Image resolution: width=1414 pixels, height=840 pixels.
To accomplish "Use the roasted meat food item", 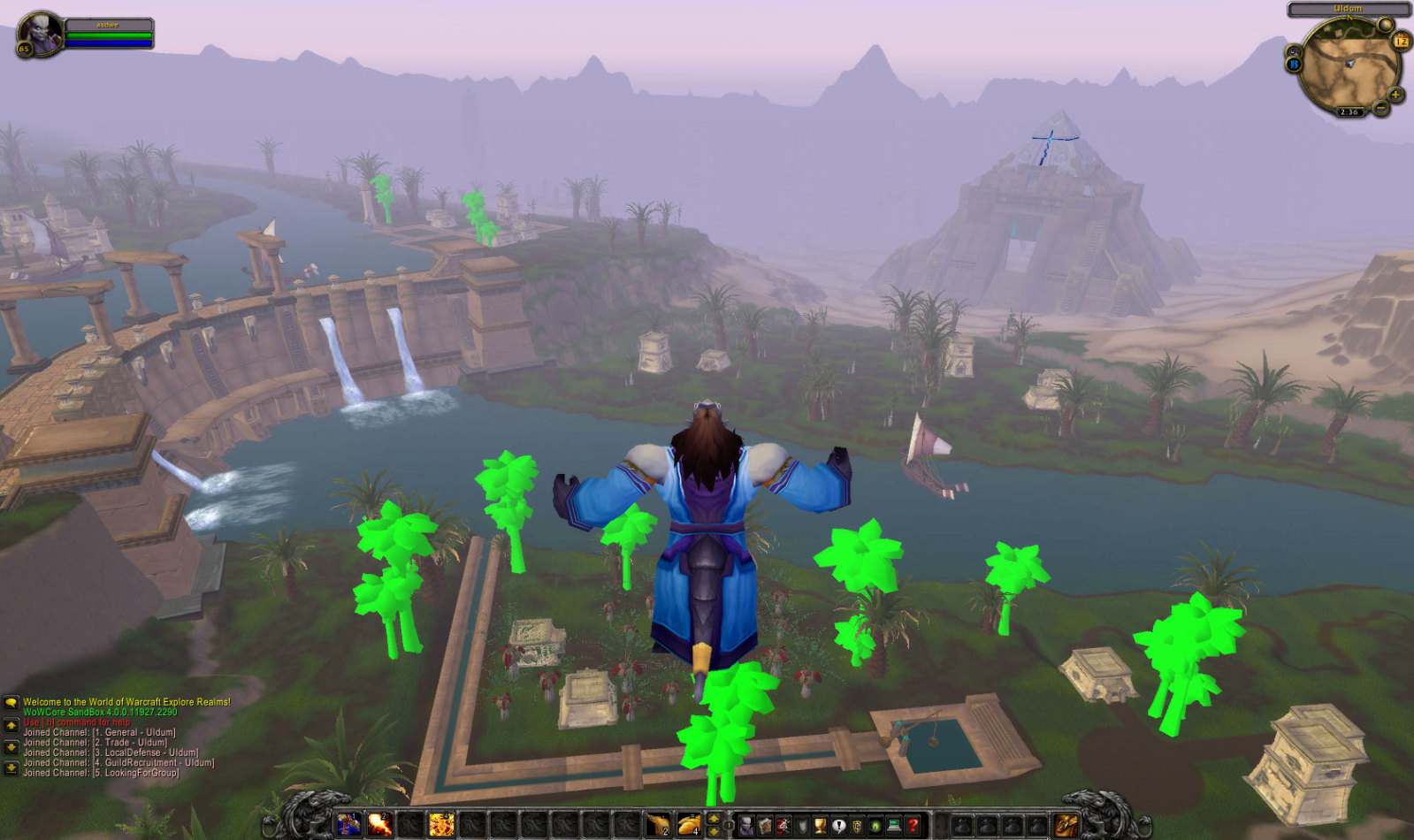I will pos(658,825).
